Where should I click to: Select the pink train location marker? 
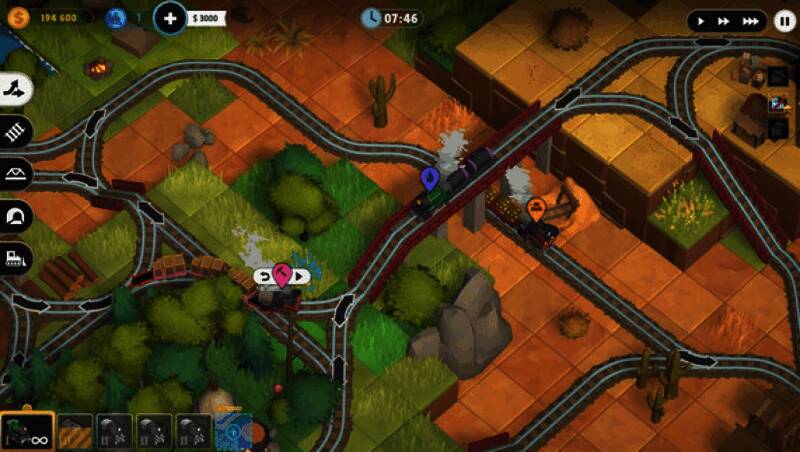[282, 275]
